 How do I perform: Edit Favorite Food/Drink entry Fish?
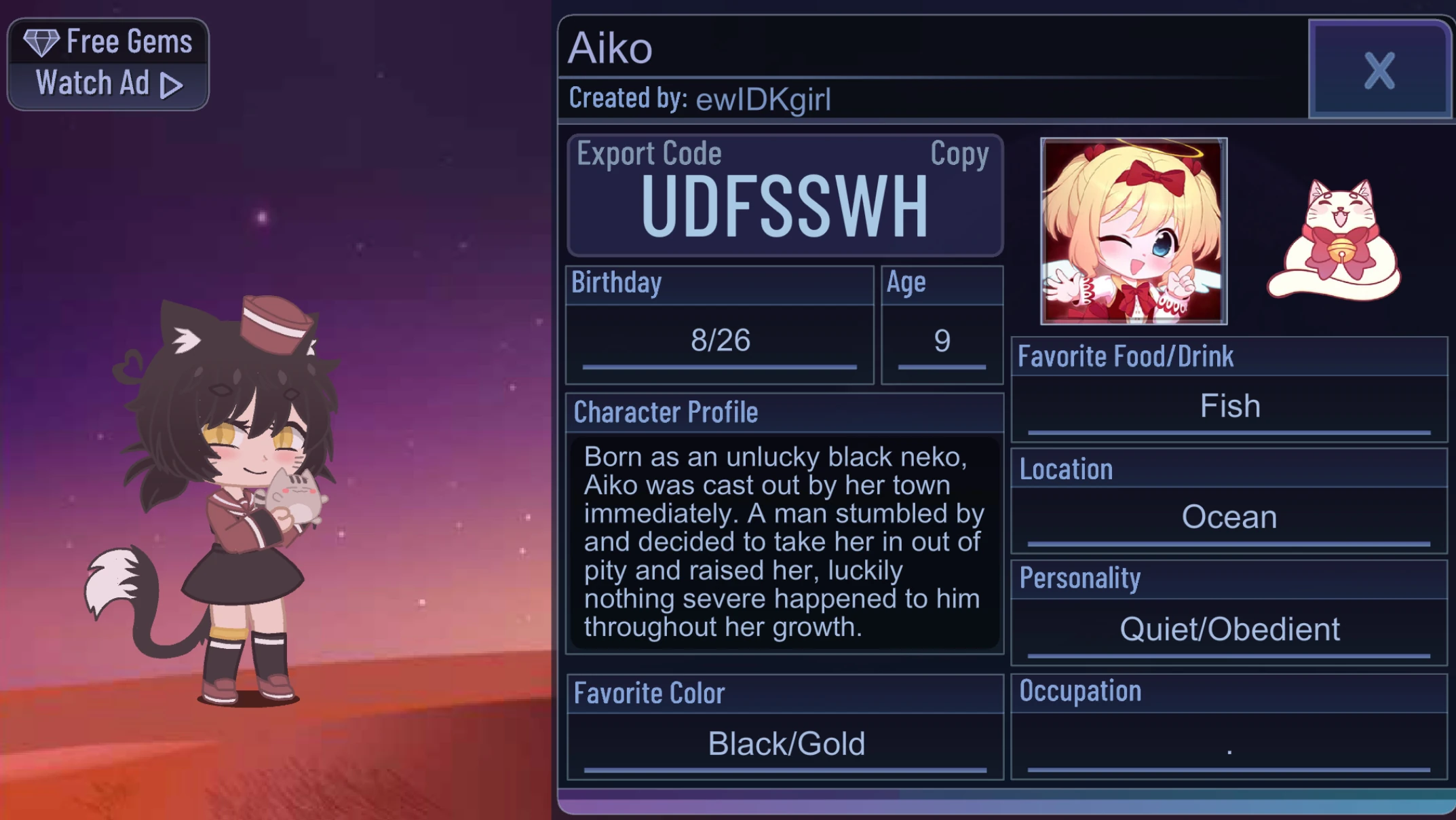click(x=1228, y=405)
